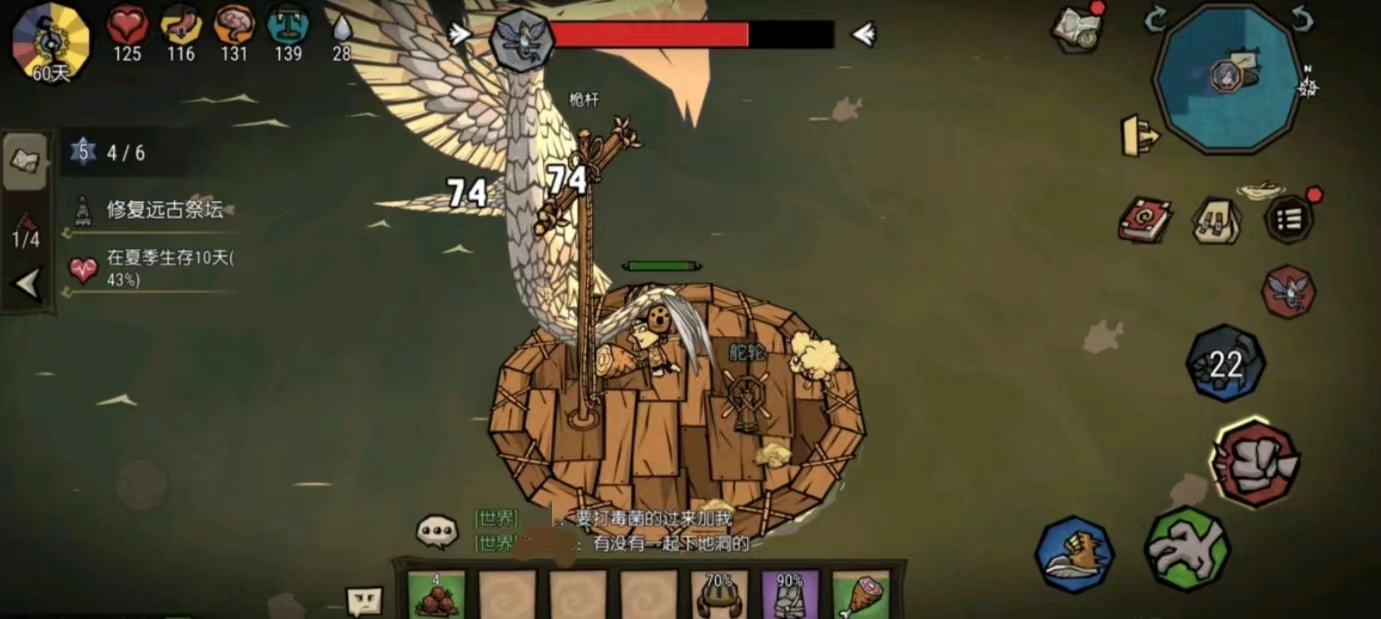
Task: Rotate camera with right curved arrow
Action: (x=1301, y=18)
